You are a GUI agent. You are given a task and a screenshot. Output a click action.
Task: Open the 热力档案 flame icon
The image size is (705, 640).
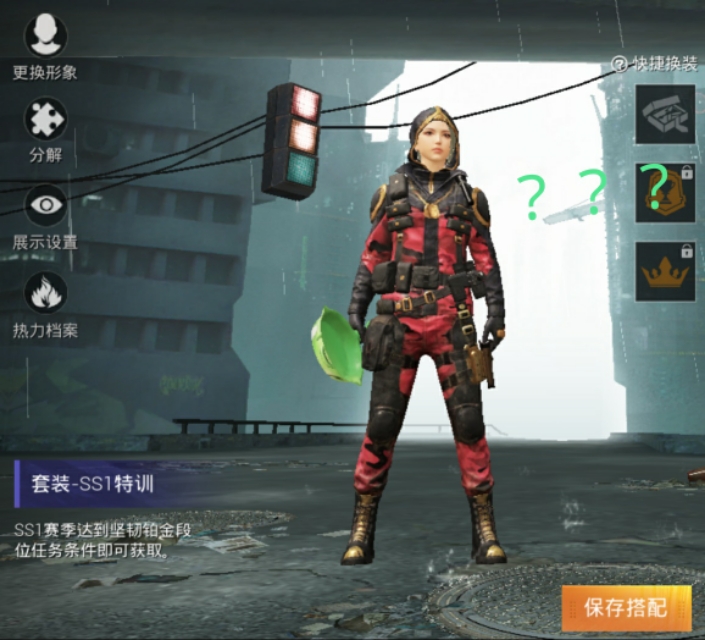click(45, 293)
